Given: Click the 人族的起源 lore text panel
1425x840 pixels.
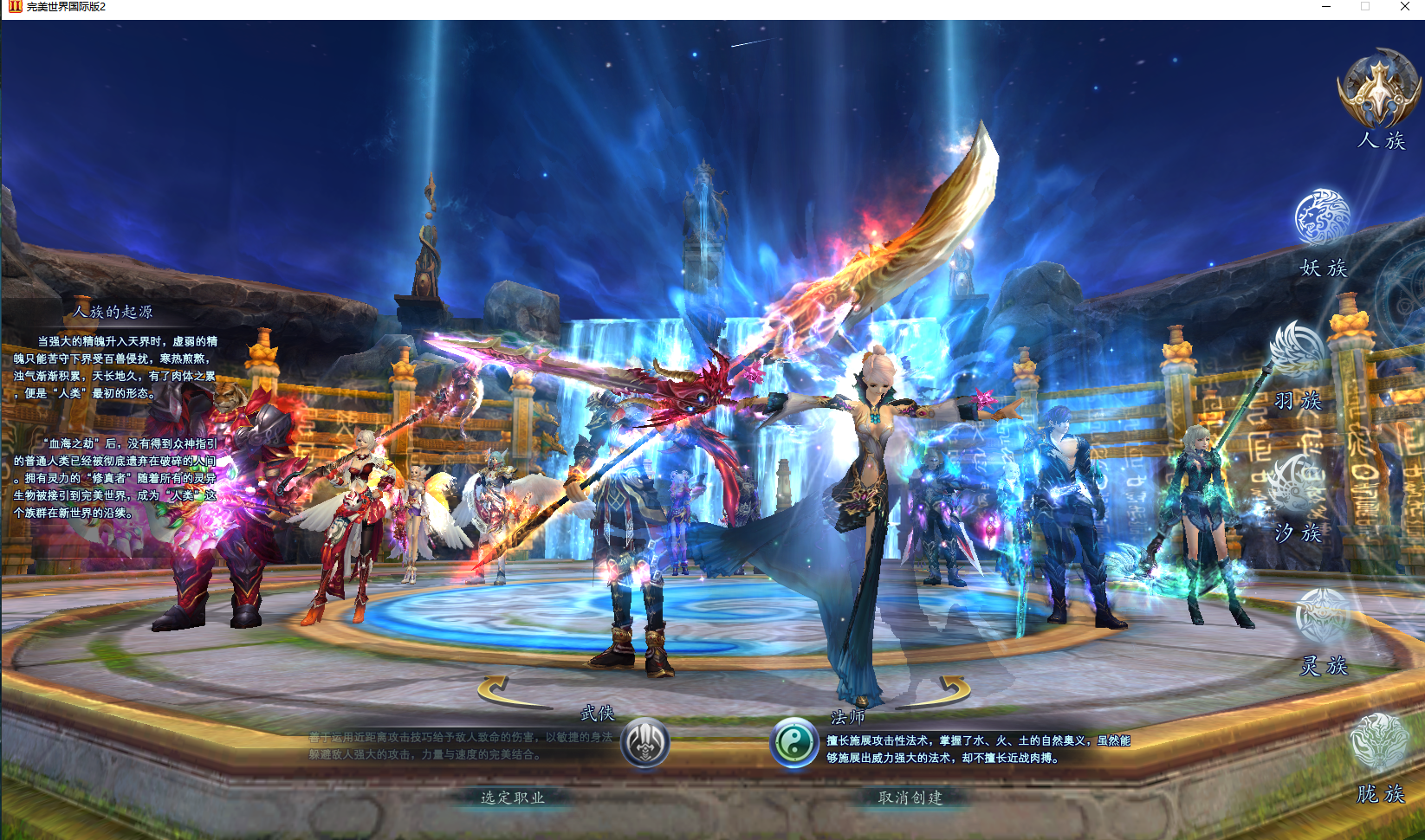Looking at the screenshot, I should pos(117,407).
